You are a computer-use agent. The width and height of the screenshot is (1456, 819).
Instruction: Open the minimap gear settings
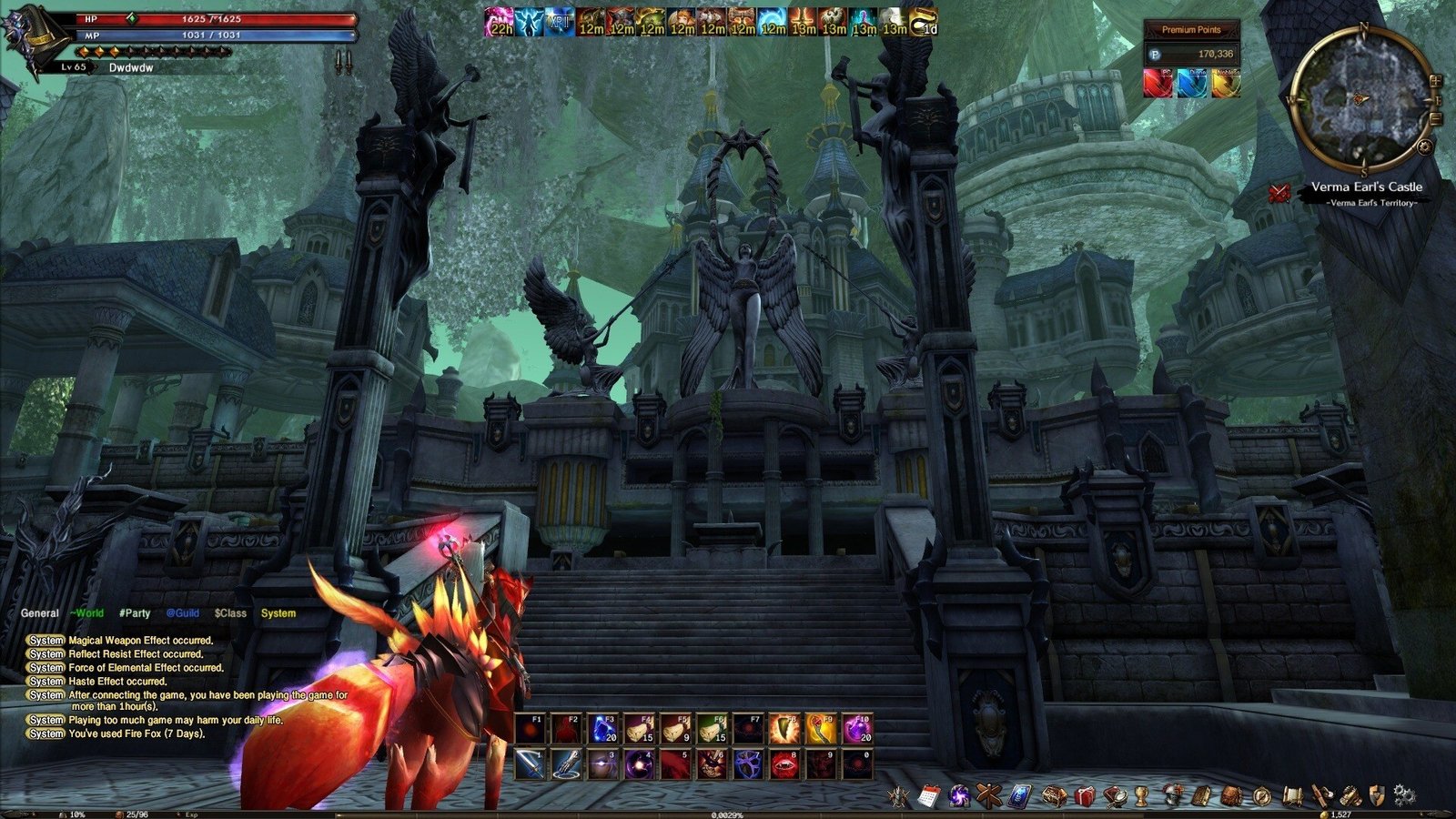tap(1426, 146)
